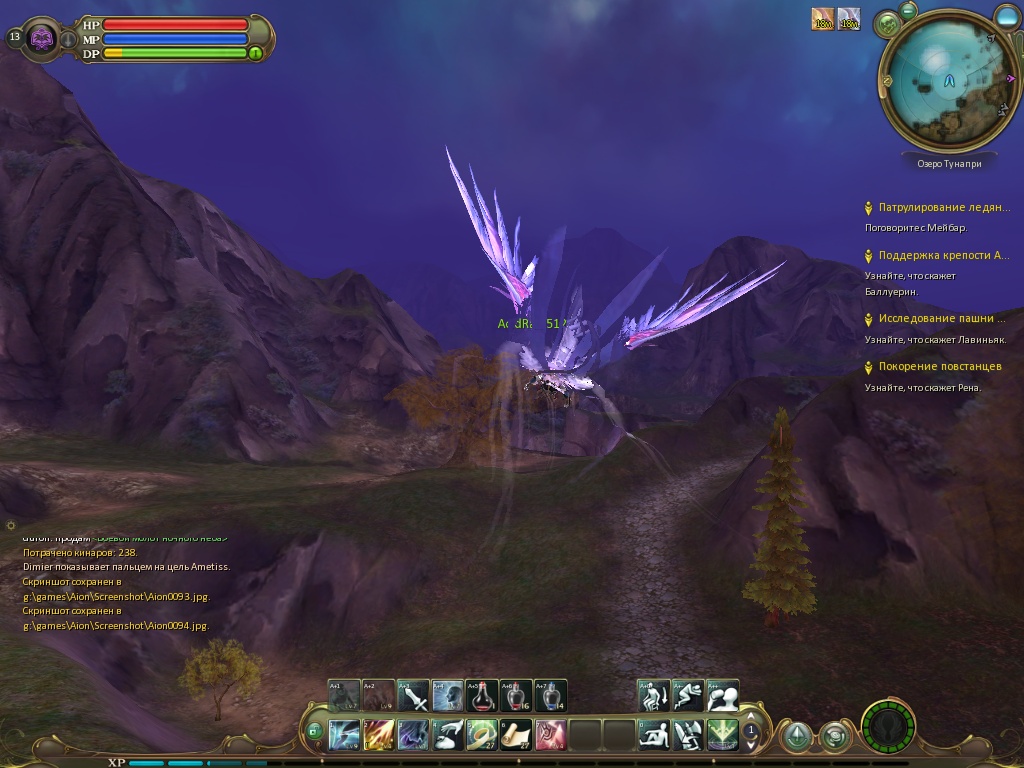The width and height of the screenshot is (1024, 768).
Task: Toggle the hotbar lock button
Action: (x=314, y=732)
